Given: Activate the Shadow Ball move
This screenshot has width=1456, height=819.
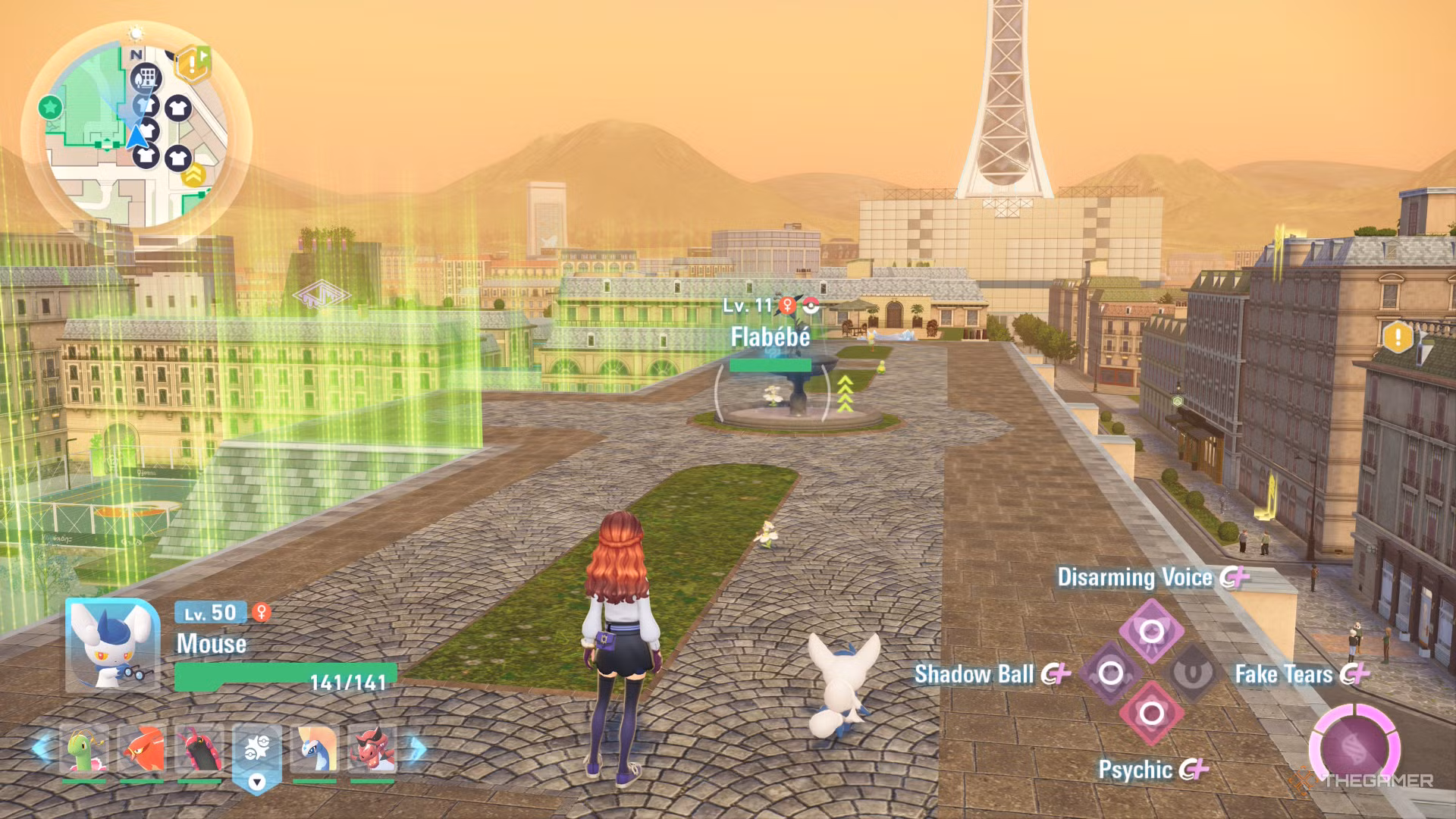Looking at the screenshot, I should point(1110,673).
